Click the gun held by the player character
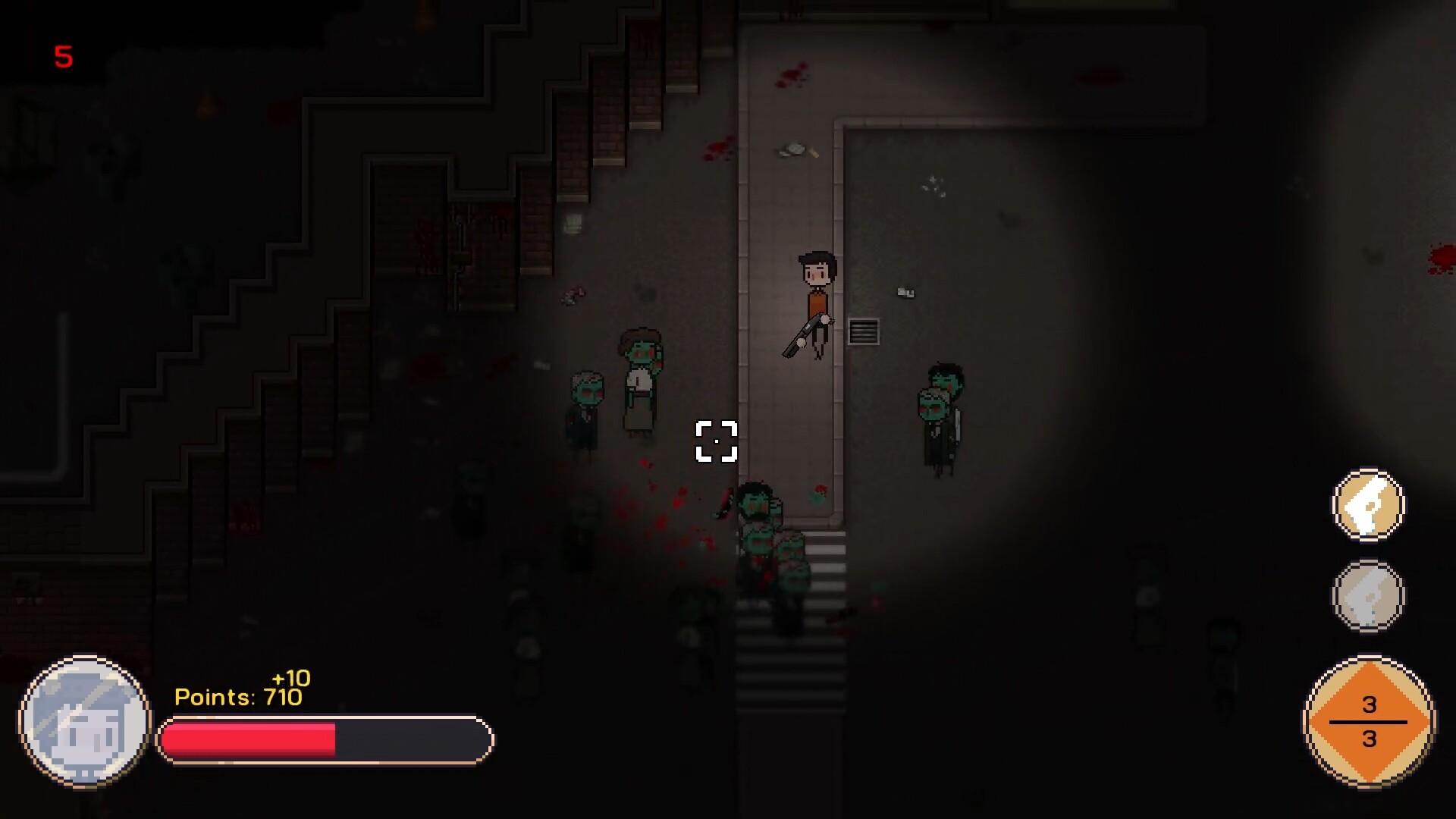Screen dimensions: 1456x819 pos(802,334)
